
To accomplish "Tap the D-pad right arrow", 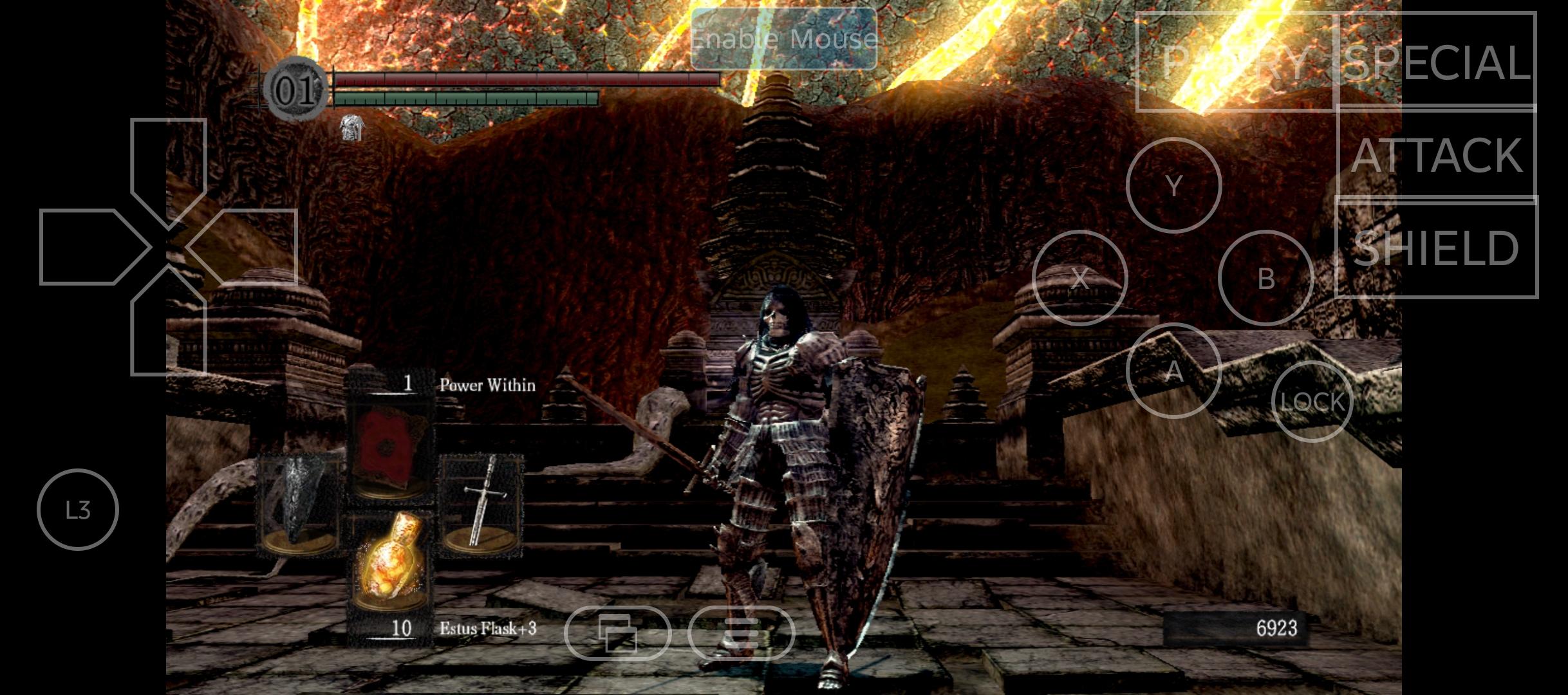I will tap(248, 247).
